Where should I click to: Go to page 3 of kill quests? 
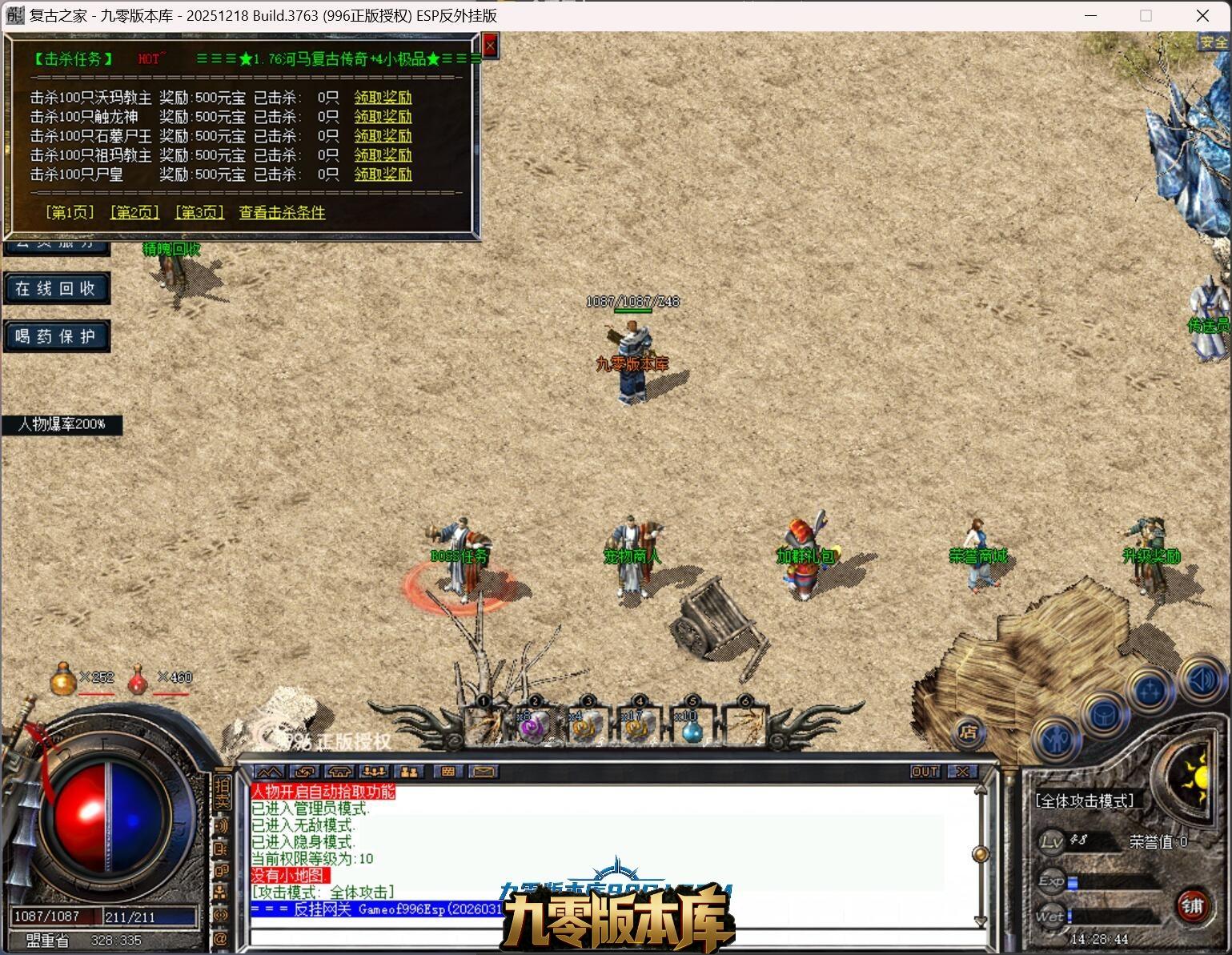coord(199,212)
